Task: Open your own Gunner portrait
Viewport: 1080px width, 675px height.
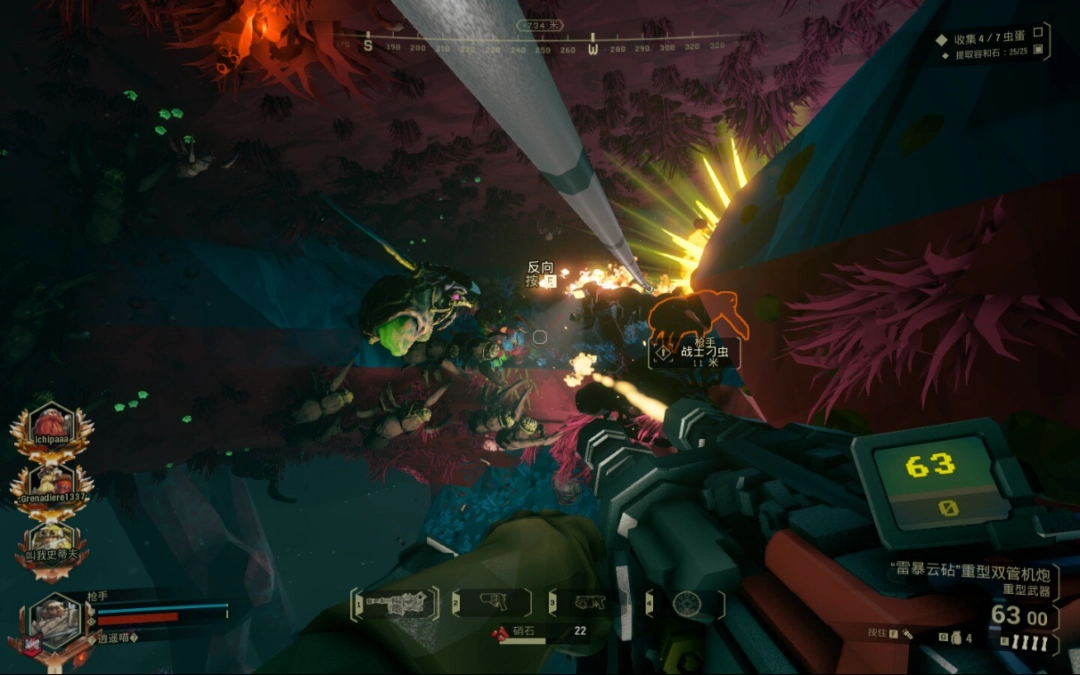Action: (54, 621)
